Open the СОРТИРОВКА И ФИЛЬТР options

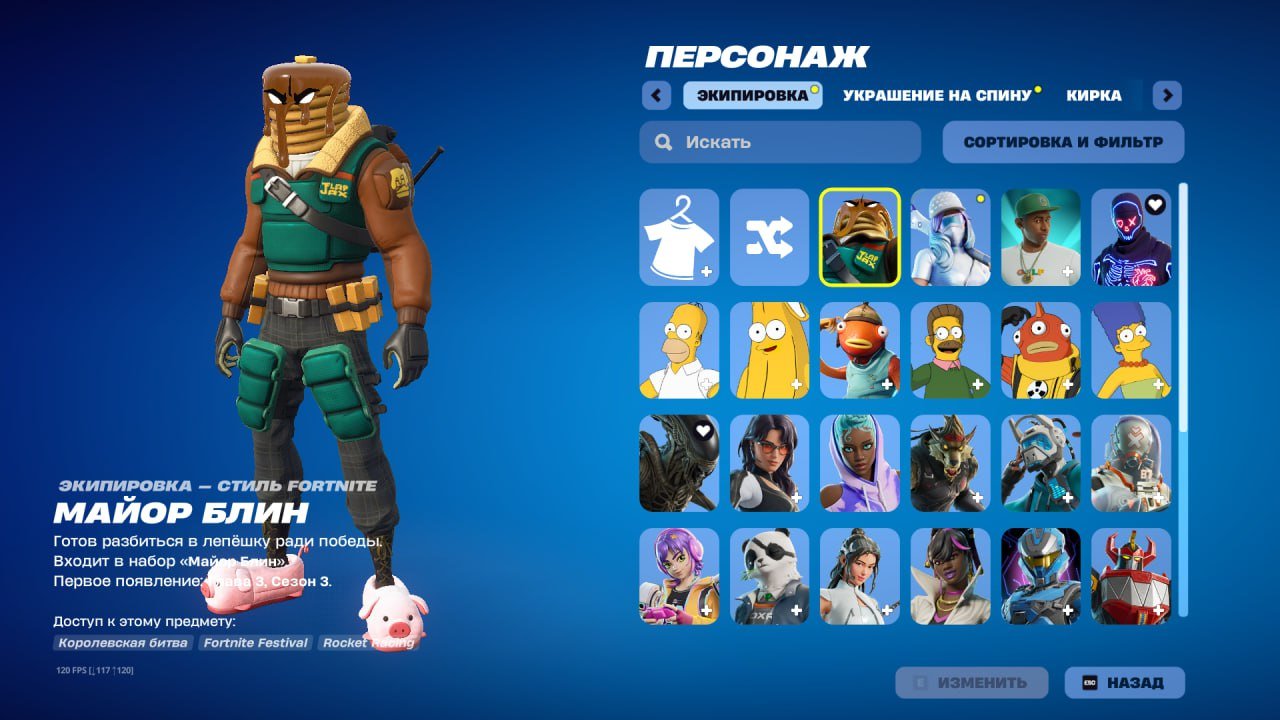(x=1061, y=141)
